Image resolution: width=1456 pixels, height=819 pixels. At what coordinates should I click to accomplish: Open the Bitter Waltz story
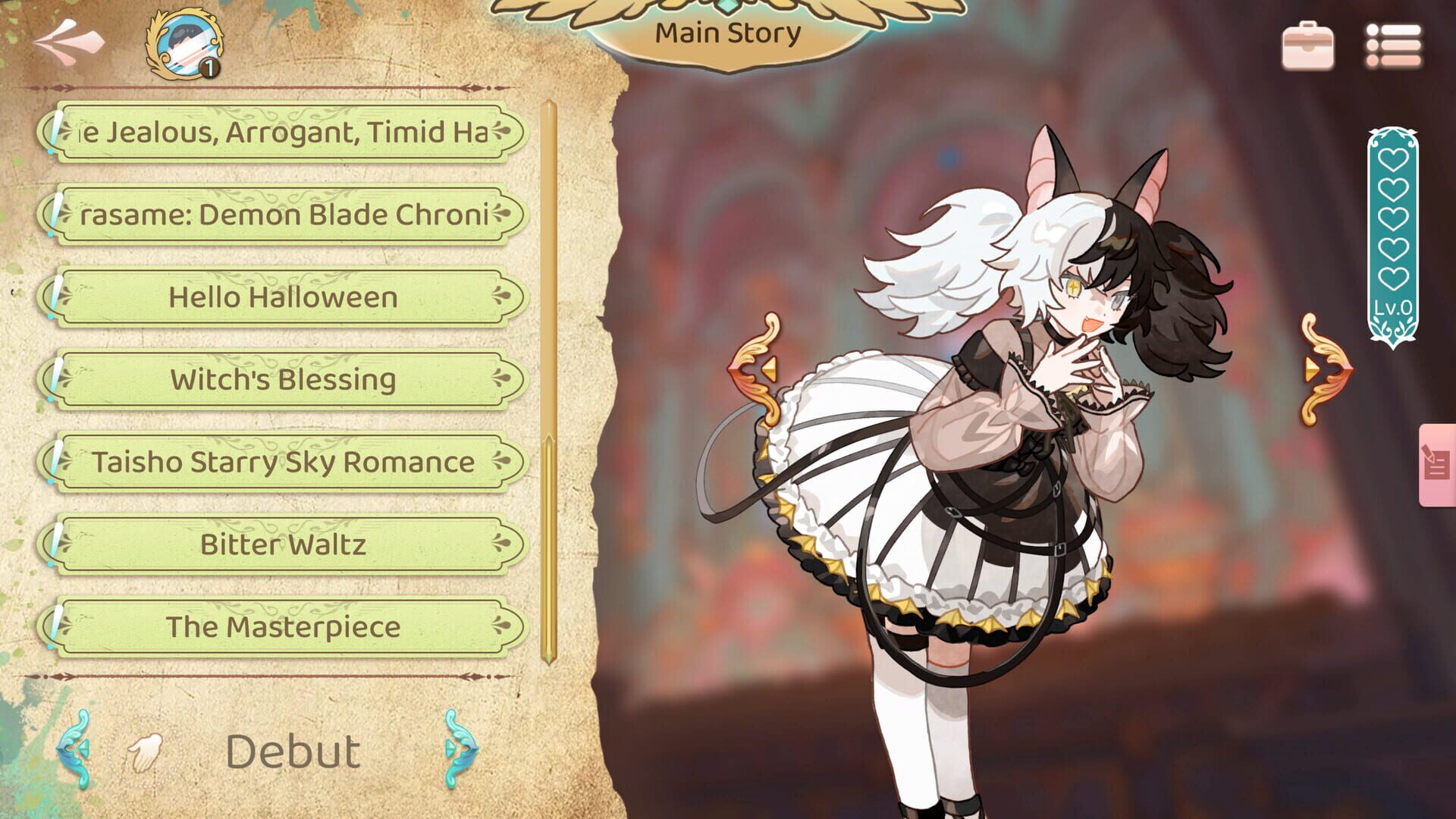point(284,544)
